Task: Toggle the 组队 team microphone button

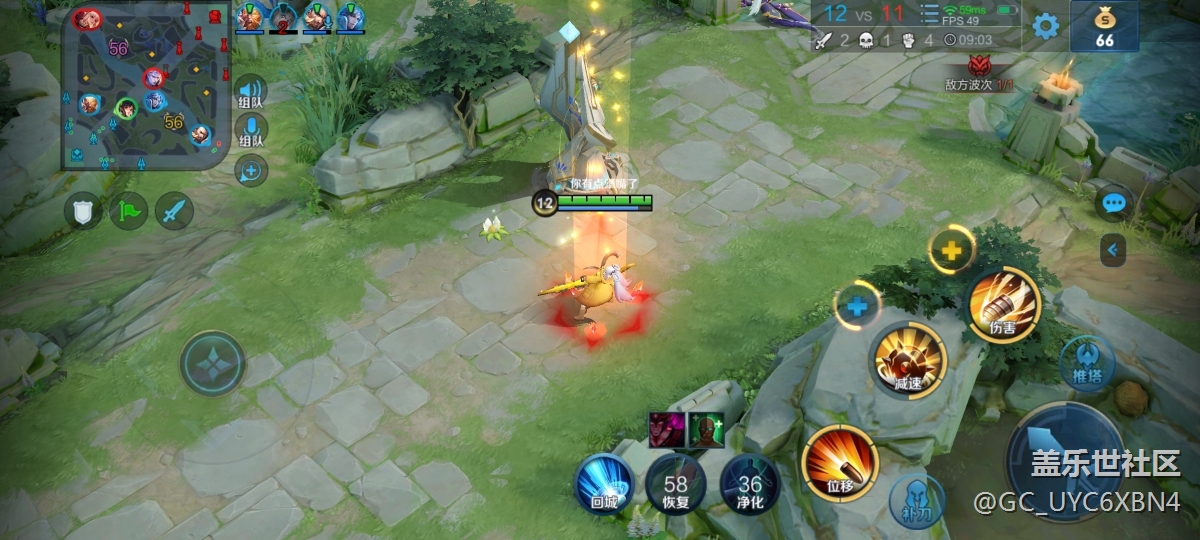Action: pos(251,130)
